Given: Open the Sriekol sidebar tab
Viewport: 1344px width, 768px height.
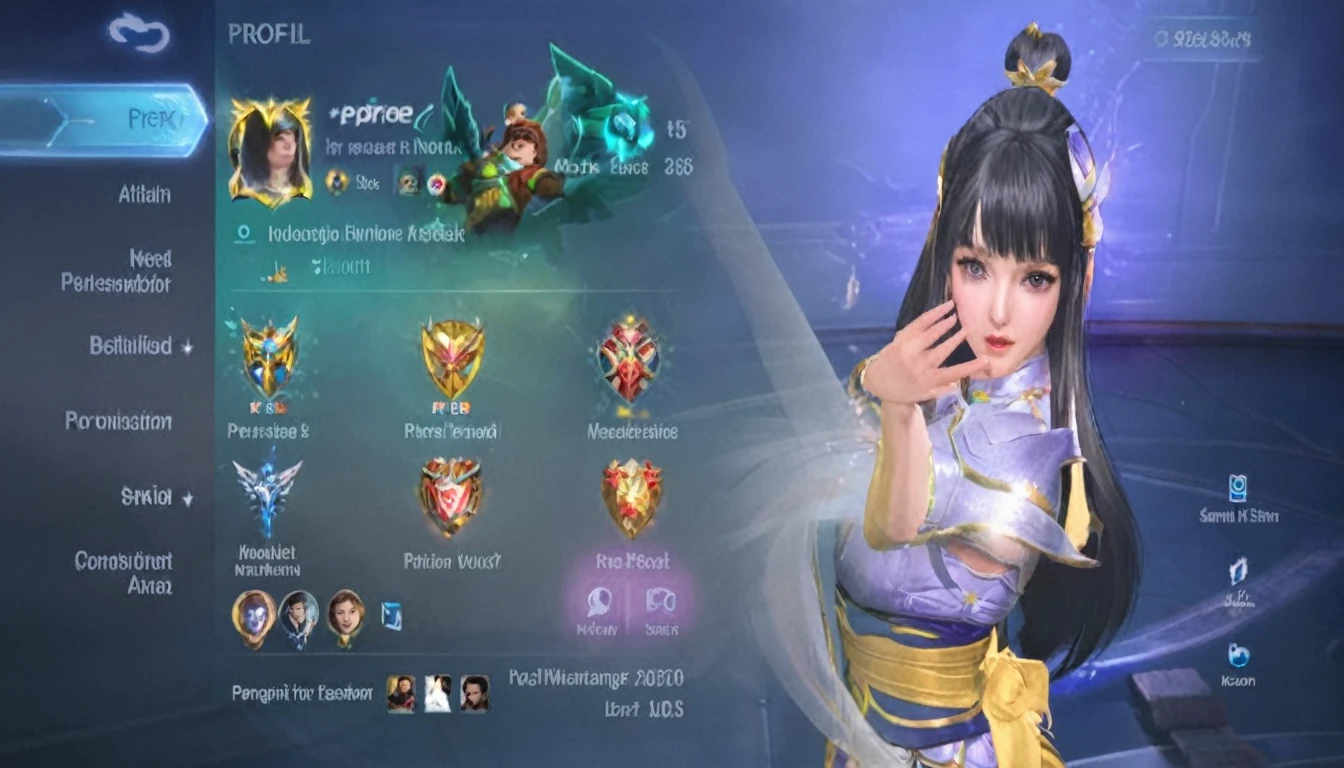Looking at the screenshot, I should (147, 497).
